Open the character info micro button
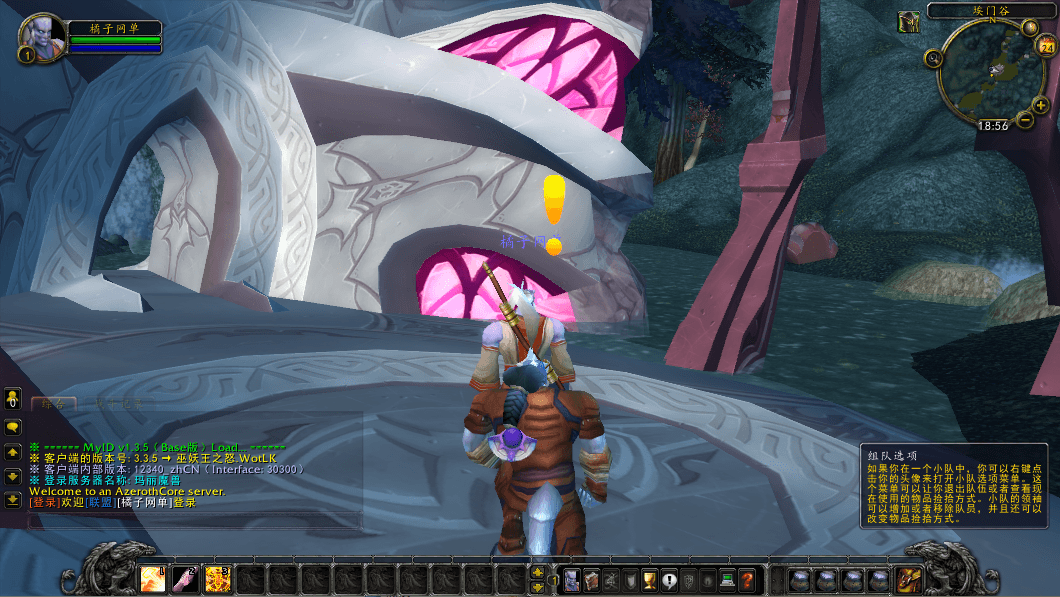This screenshot has height=597, width=1060. (571, 580)
